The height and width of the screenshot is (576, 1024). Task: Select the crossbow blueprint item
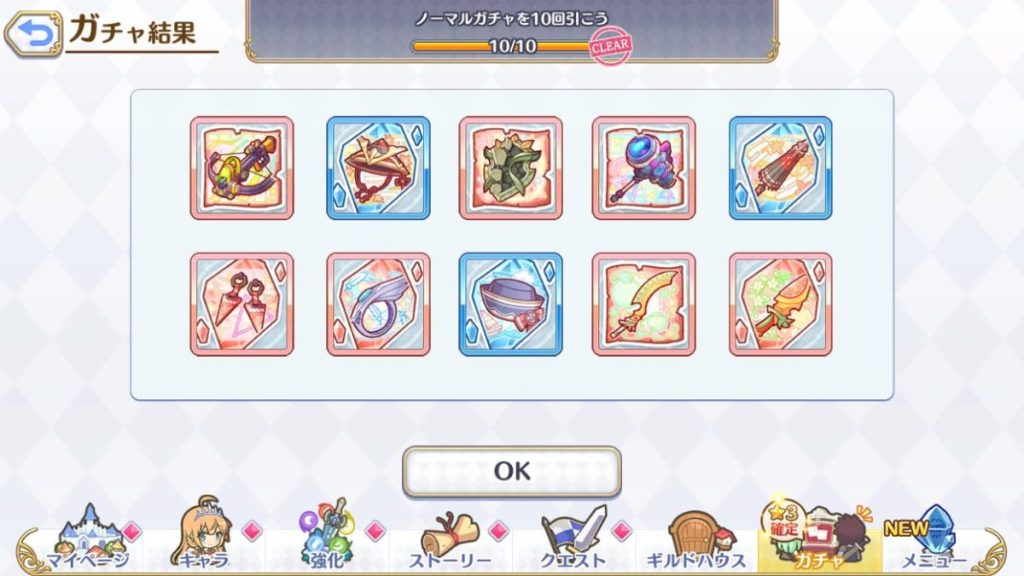242,168
